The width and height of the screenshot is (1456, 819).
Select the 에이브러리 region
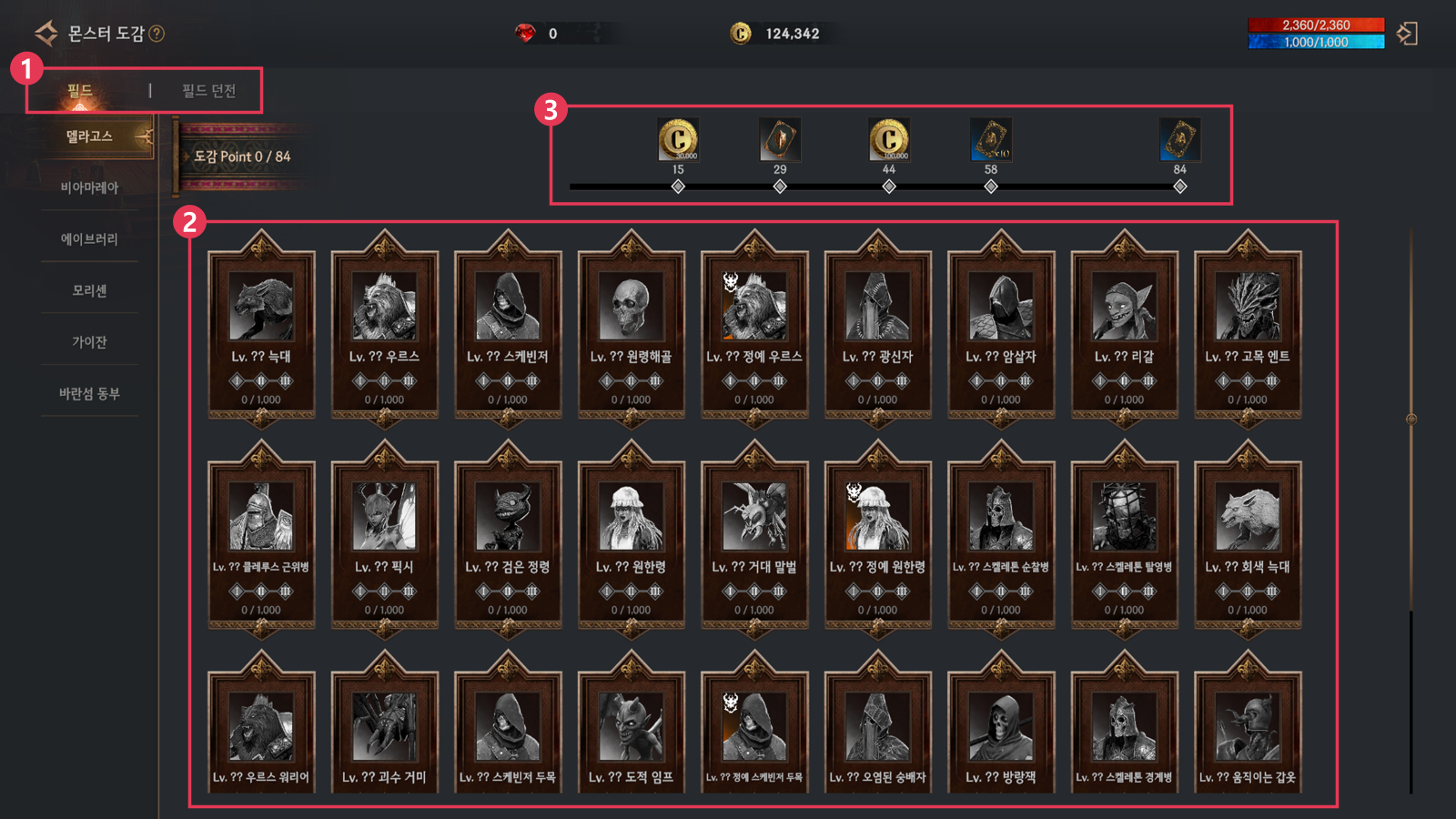pos(89,239)
